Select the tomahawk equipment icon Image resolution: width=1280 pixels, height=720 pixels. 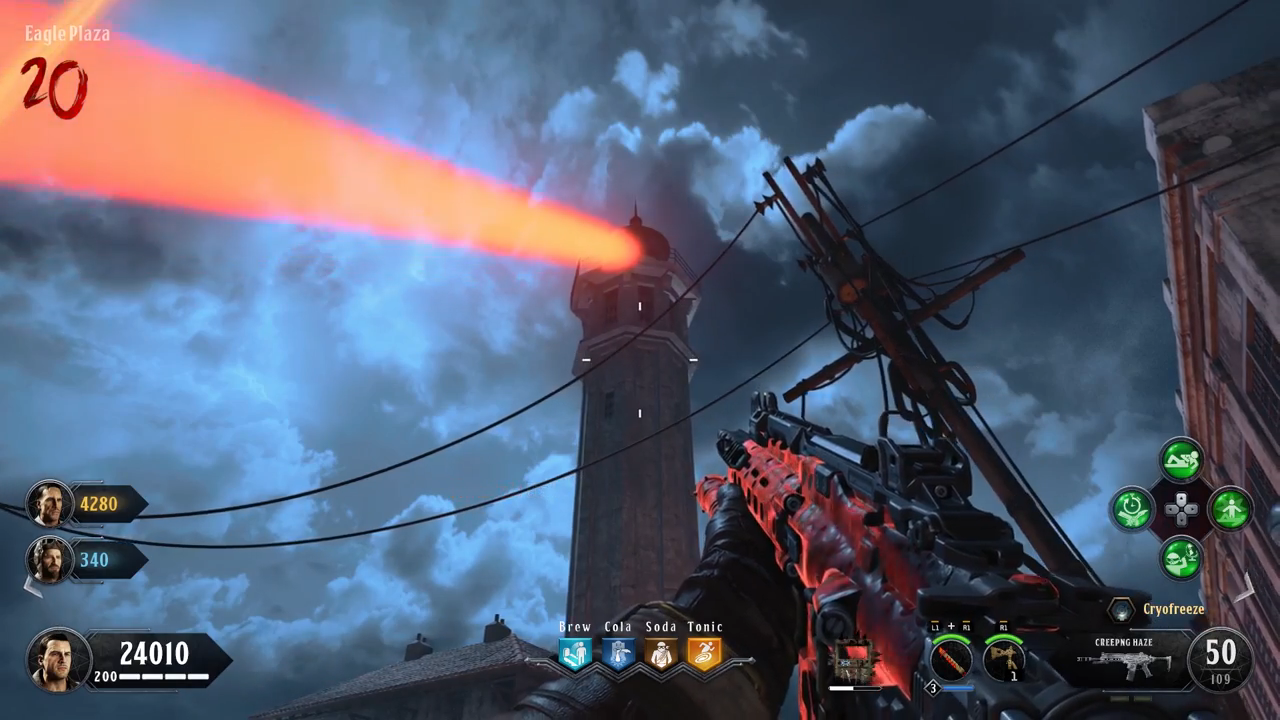click(x=1003, y=660)
